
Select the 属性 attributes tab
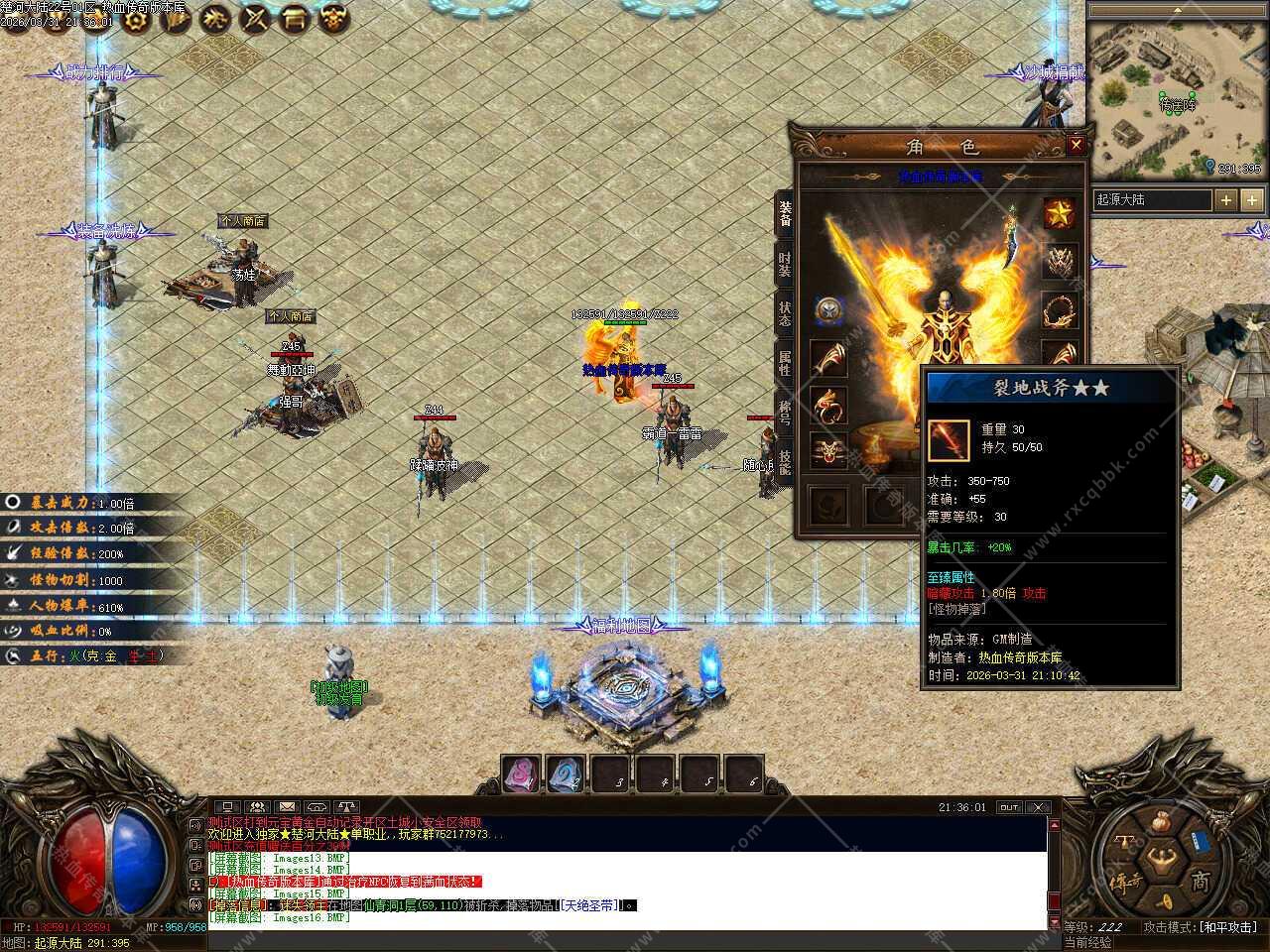coord(785,364)
